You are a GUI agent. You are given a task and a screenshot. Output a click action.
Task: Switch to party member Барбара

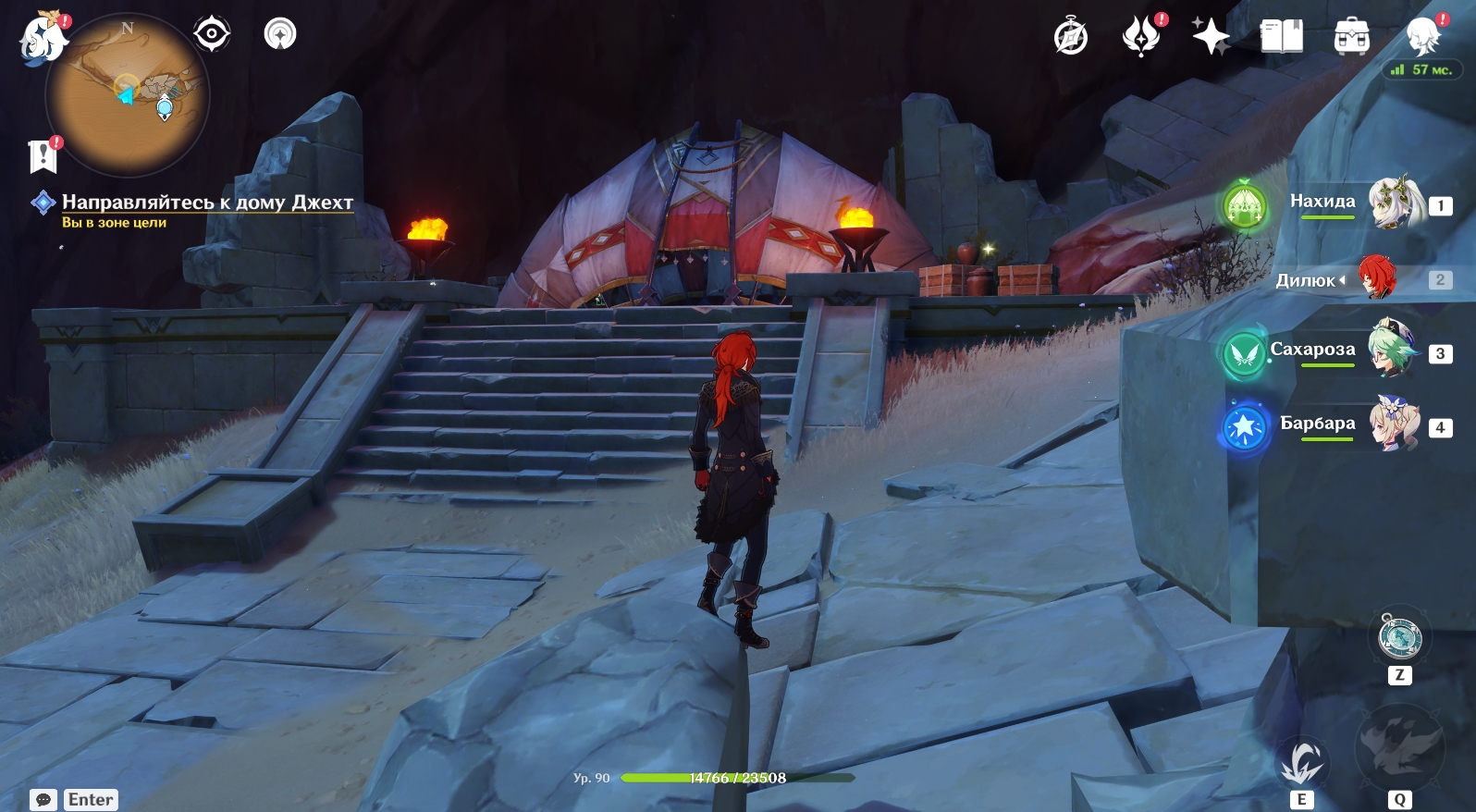1395,424
